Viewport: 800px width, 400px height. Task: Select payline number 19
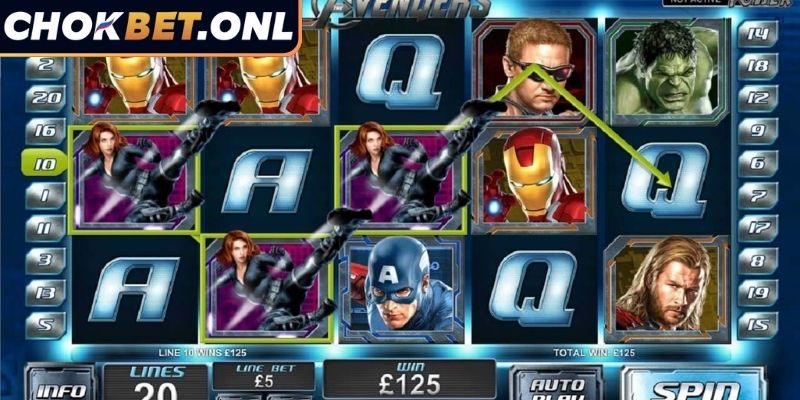(757, 291)
